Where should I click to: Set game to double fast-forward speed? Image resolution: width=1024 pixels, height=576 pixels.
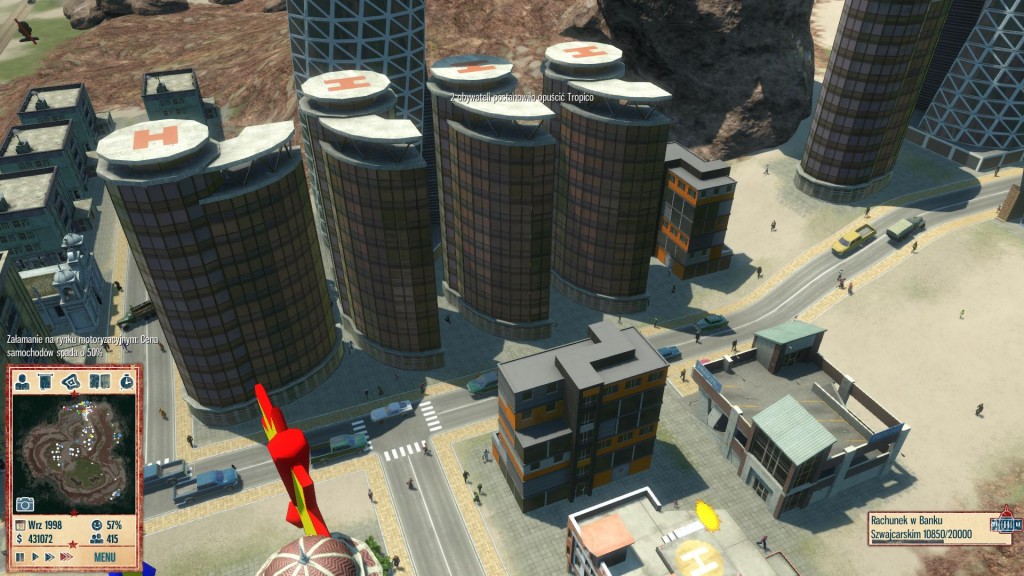click(x=51, y=556)
